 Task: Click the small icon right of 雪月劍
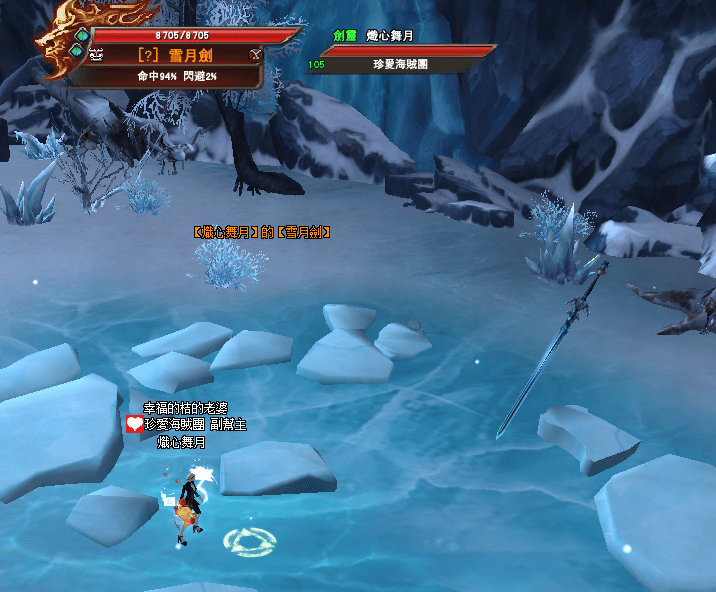[255, 54]
